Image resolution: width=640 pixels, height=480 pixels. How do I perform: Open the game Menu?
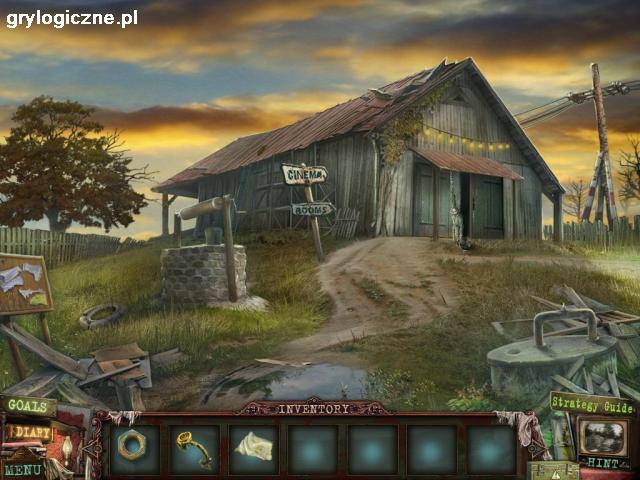click(22, 469)
